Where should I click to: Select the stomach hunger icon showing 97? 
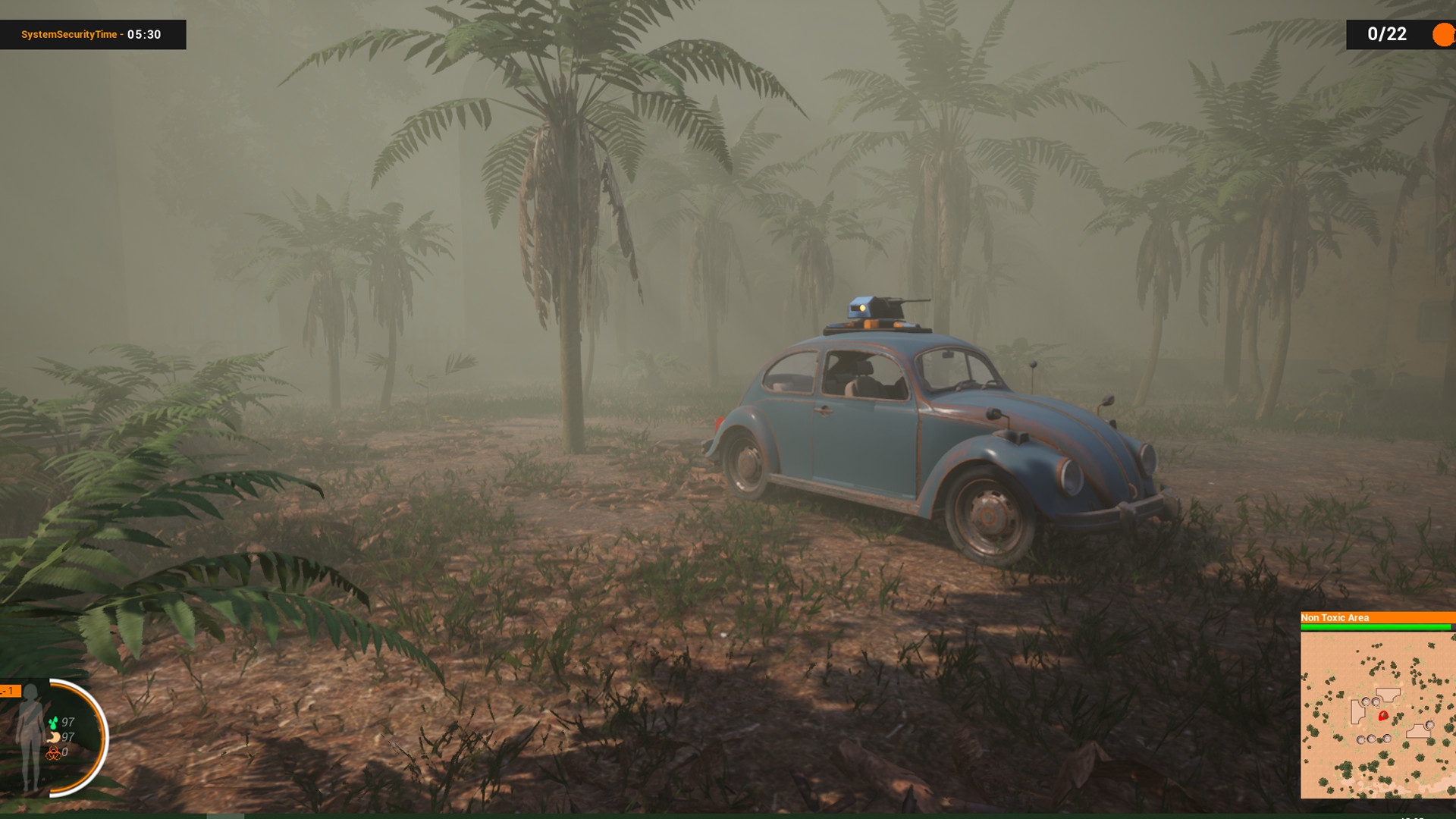pos(53,737)
